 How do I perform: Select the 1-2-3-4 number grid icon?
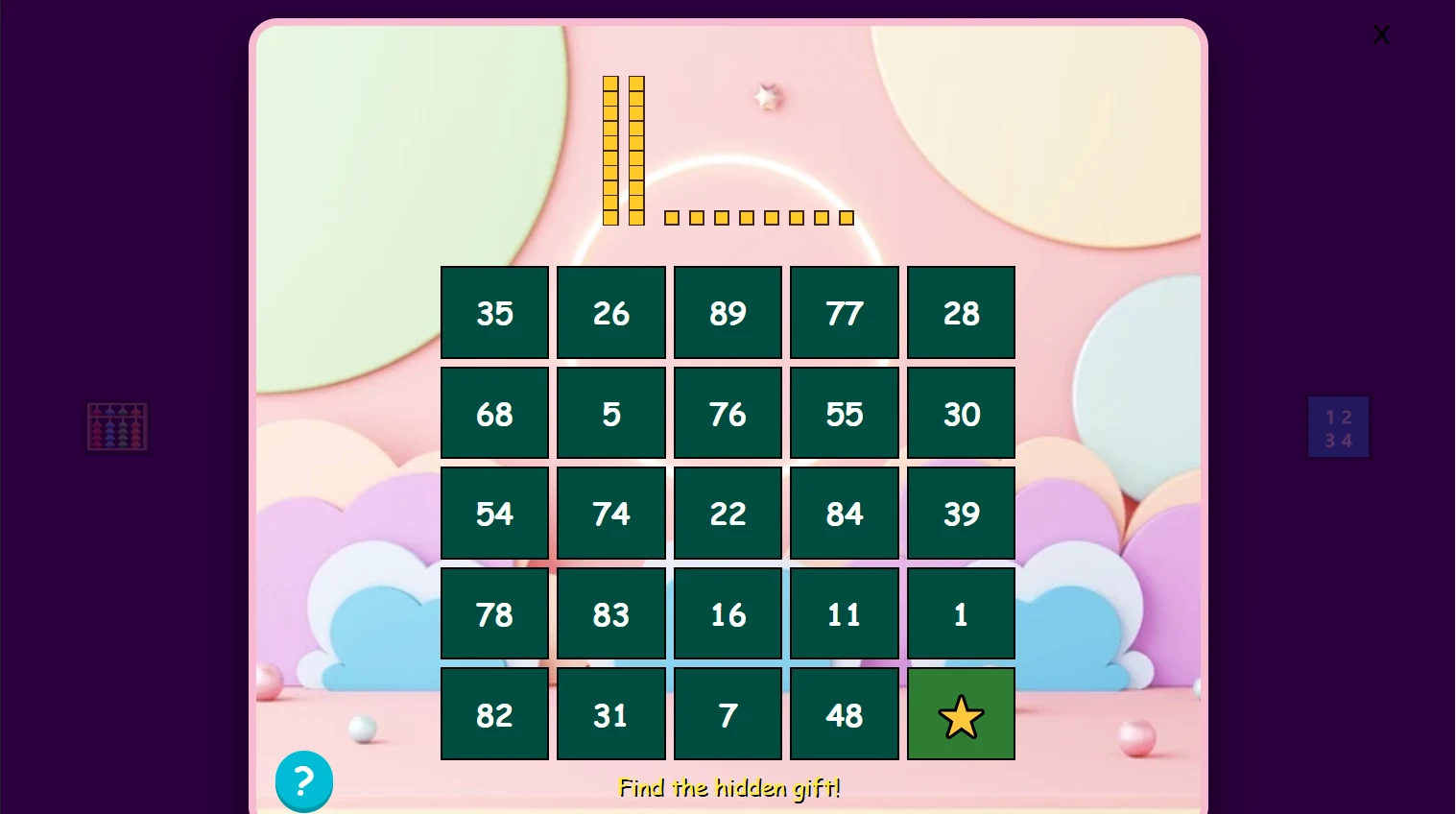pyautogui.click(x=1338, y=426)
